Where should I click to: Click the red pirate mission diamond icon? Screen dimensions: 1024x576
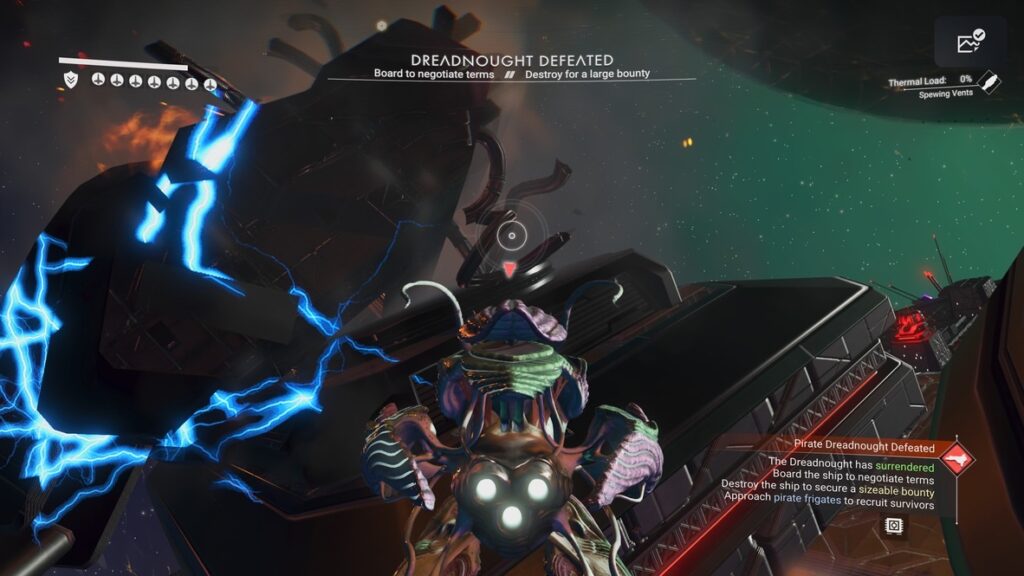(957, 459)
